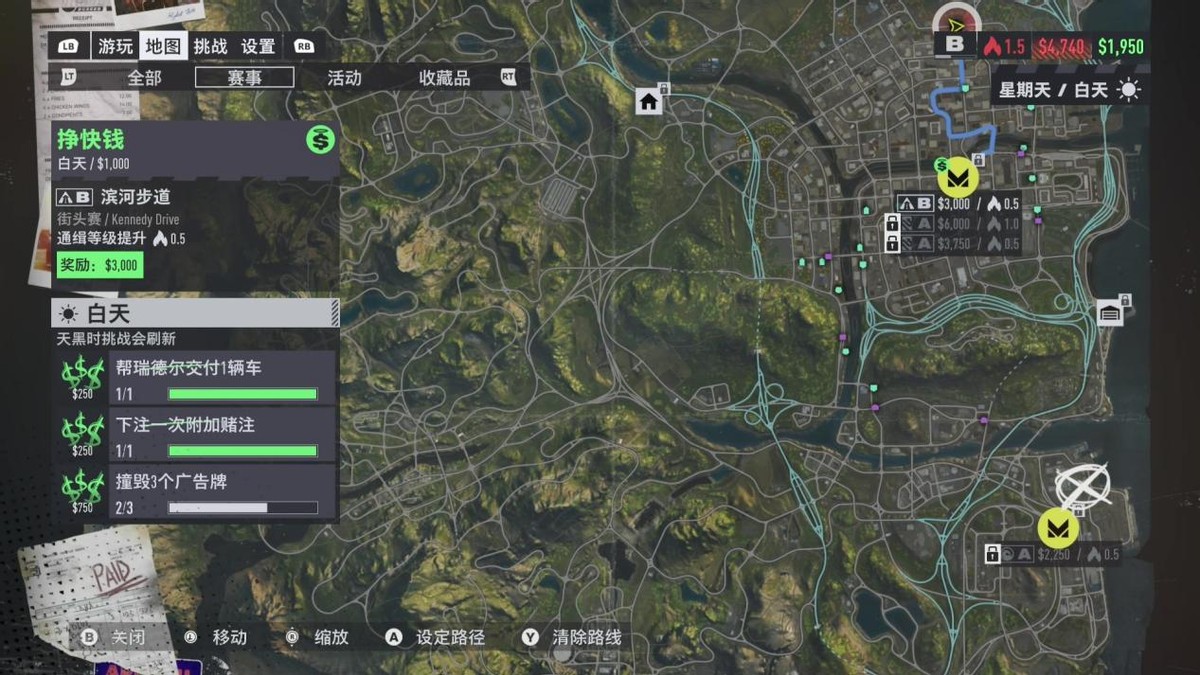Click the safehouse home marker on map
Screen dimensions: 1200x675
[x=649, y=101]
